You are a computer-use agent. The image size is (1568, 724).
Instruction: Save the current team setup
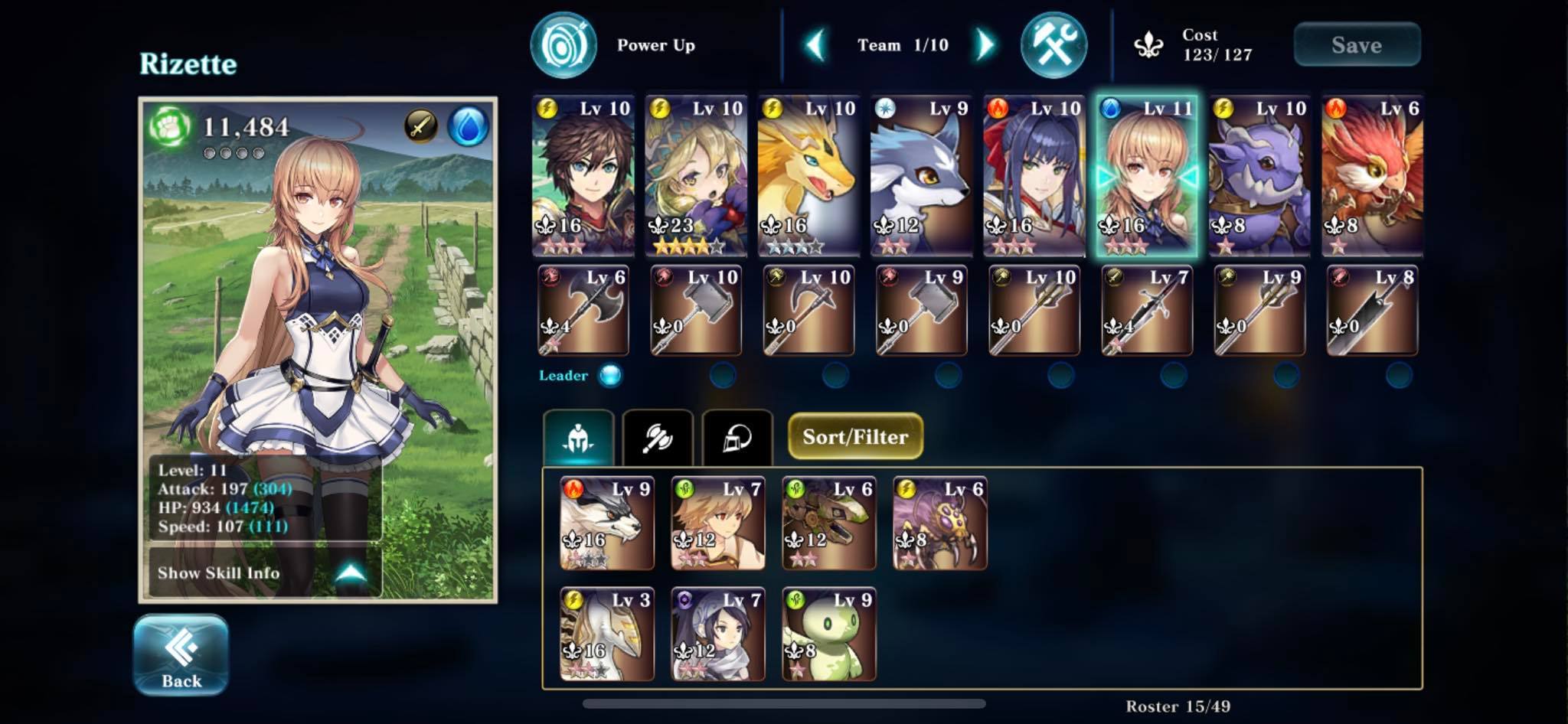pyautogui.click(x=1357, y=44)
